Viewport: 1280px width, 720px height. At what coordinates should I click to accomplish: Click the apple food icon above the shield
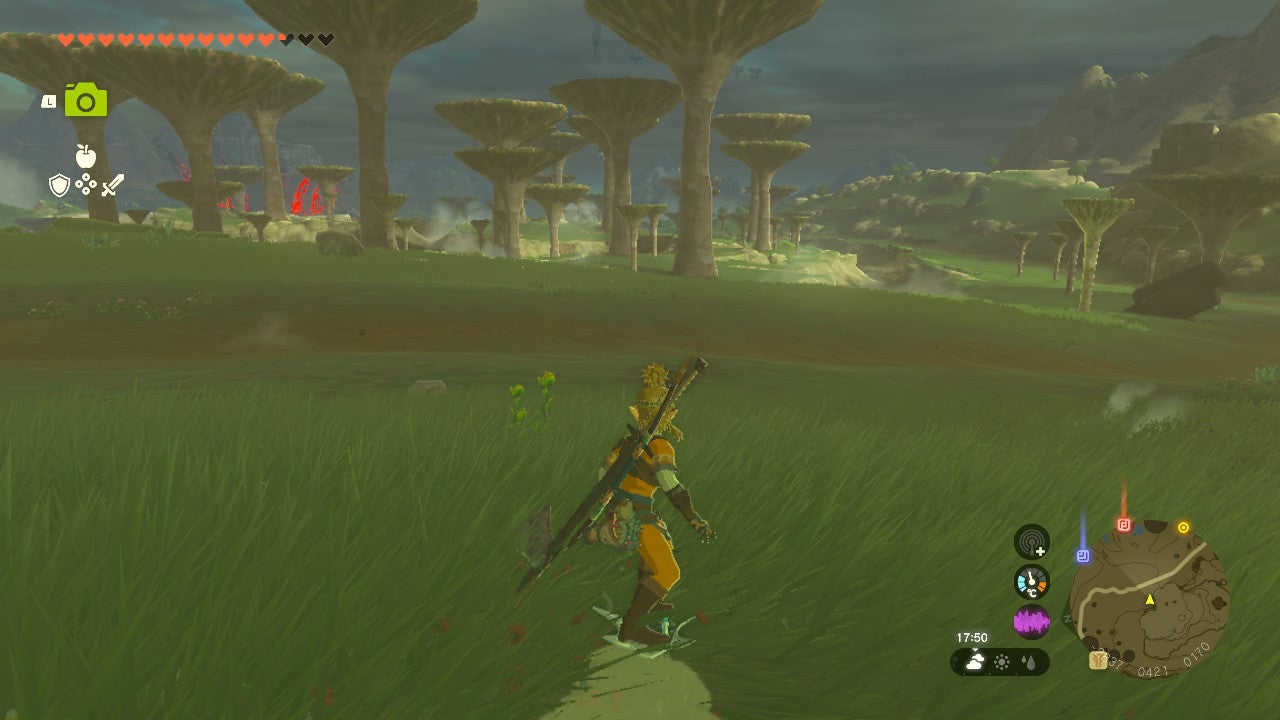tap(85, 156)
